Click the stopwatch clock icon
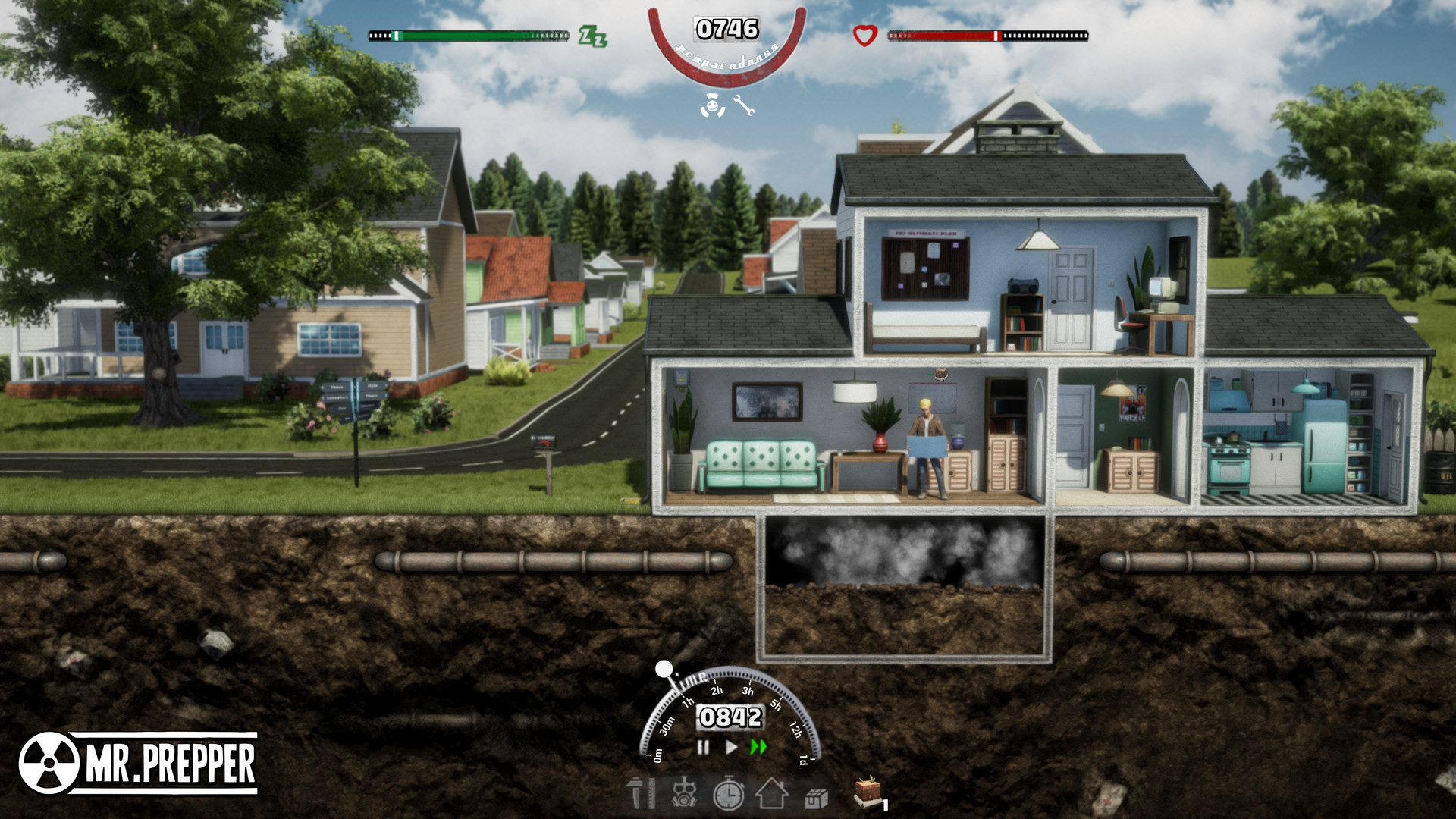The height and width of the screenshot is (819, 1456). click(x=729, y=795)
